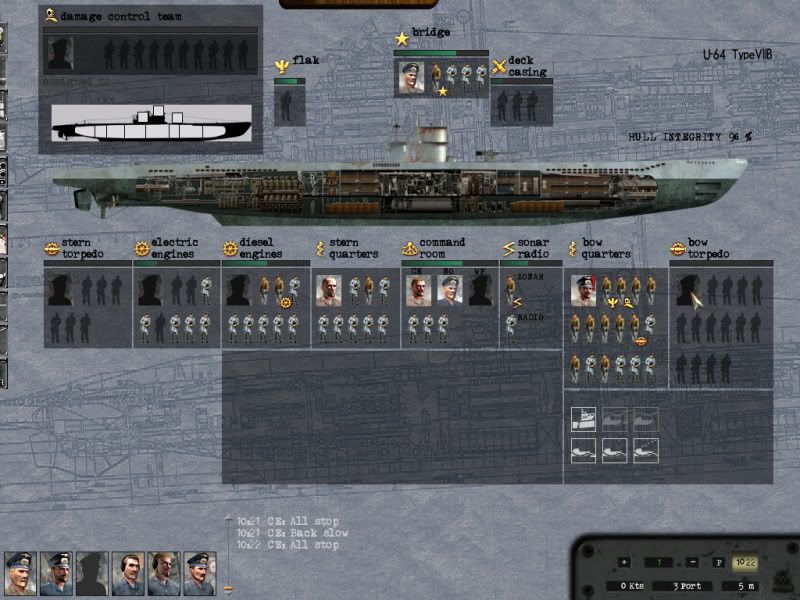Increase time compression with the plus button
The width and height of the screenshot is (800, 600).
[x=625, y=562]
